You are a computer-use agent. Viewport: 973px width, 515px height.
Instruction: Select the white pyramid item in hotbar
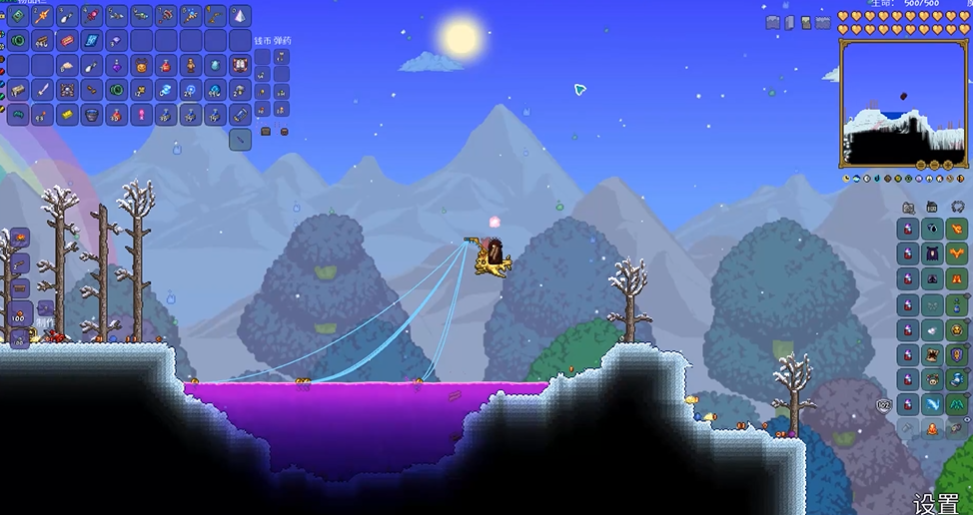(240, 16)
